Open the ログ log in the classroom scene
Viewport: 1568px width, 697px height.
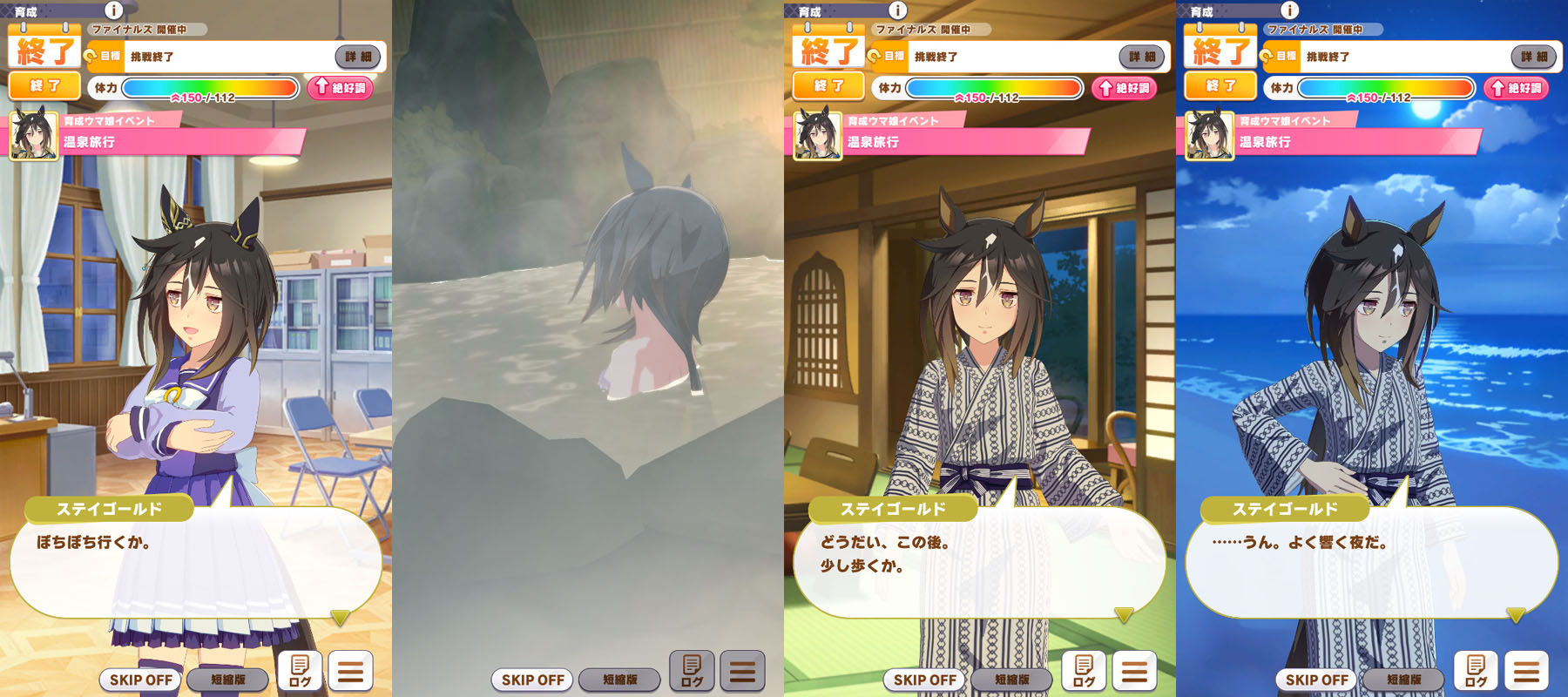(x=300, y=671)
